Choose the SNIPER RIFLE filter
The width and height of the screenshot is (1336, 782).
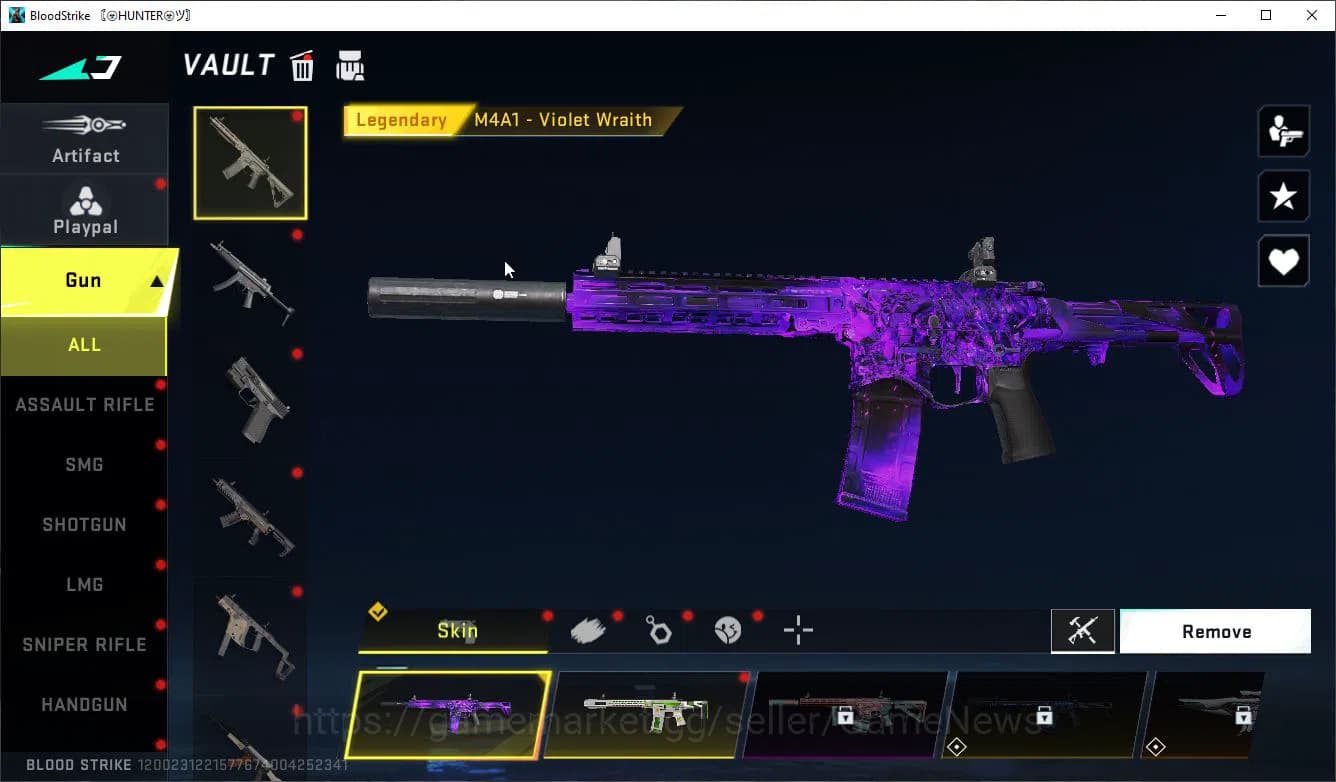coord(84,645)
